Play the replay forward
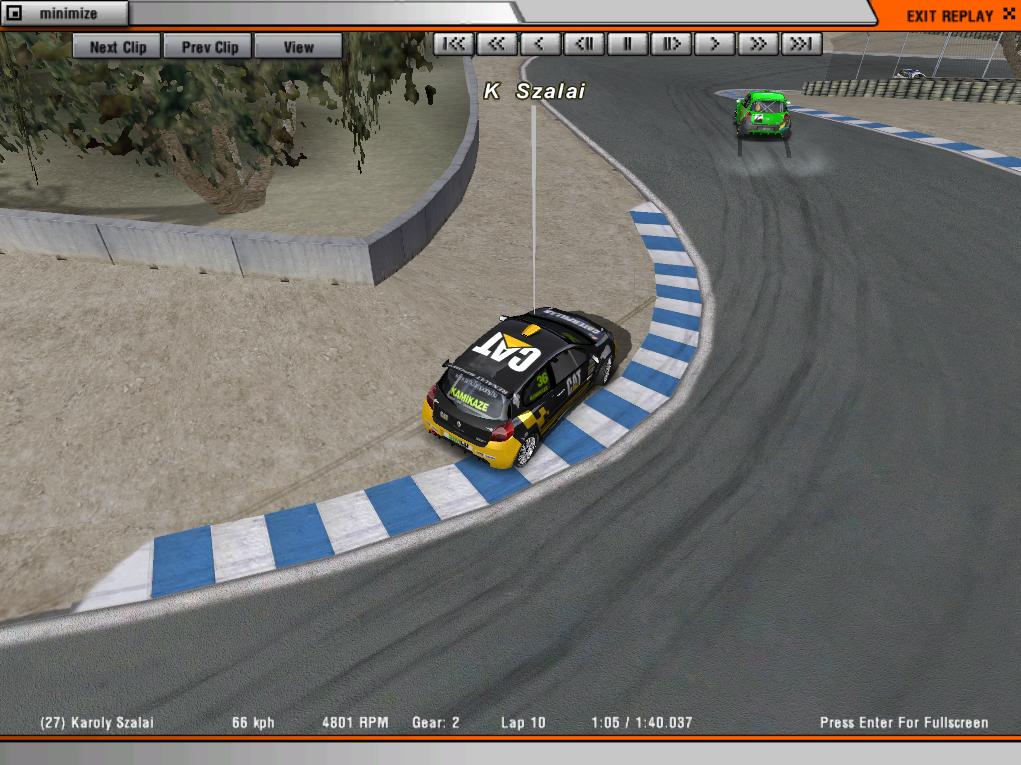 pos(714,44)
